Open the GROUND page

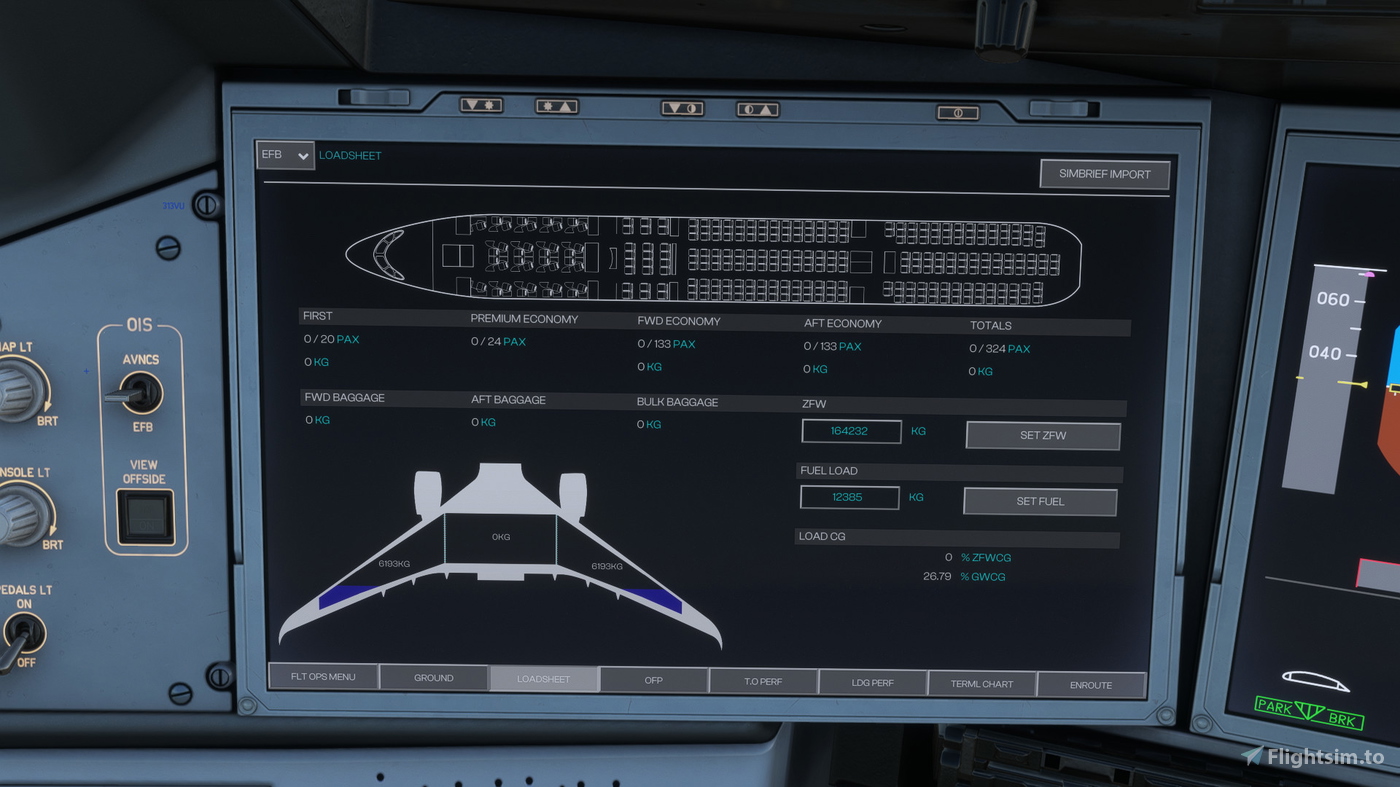[434, 677]
